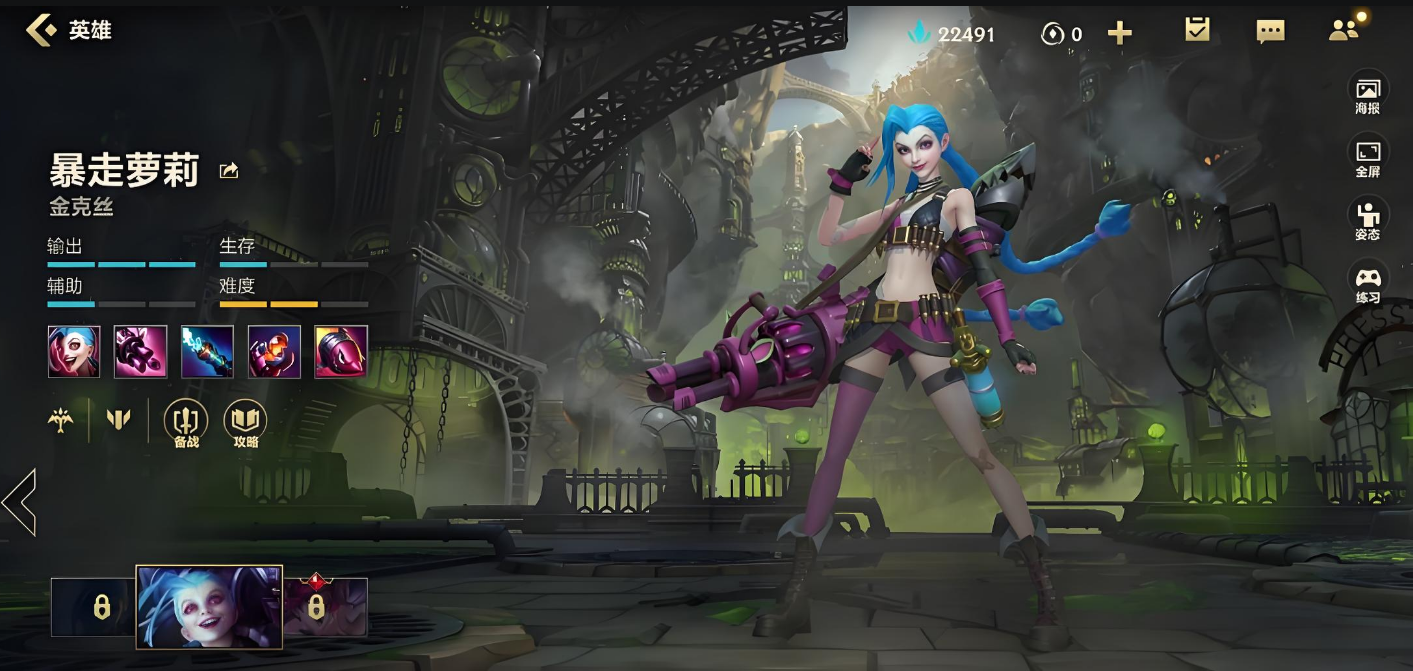View Jinx's passive ability portrait icon
Screen dimensions: 1413x671
point(74,351)
